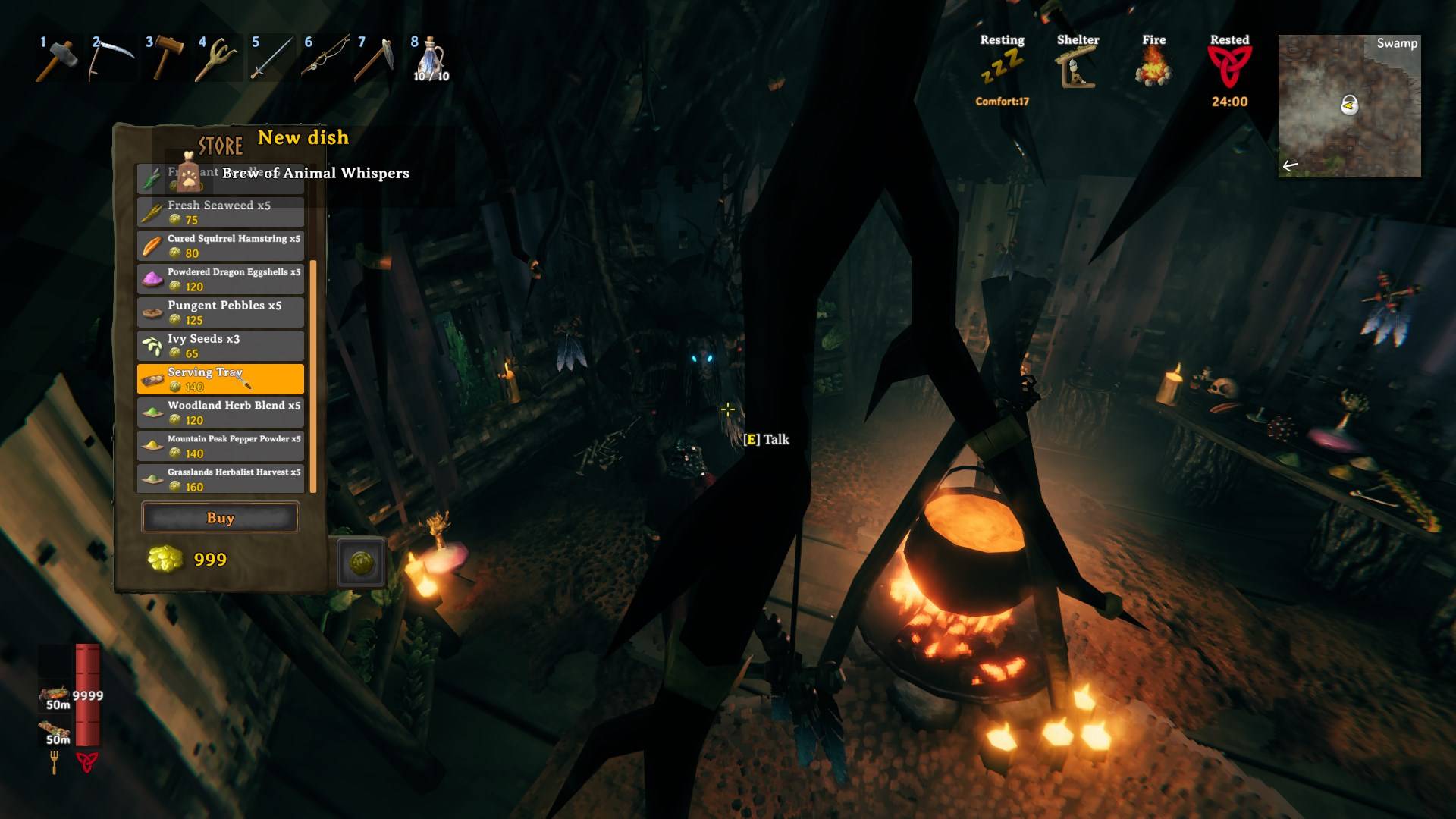This screenshot has height=819, width=1456.
Task: Click the store list's orange scrollbar
Action: pos(313,375)
